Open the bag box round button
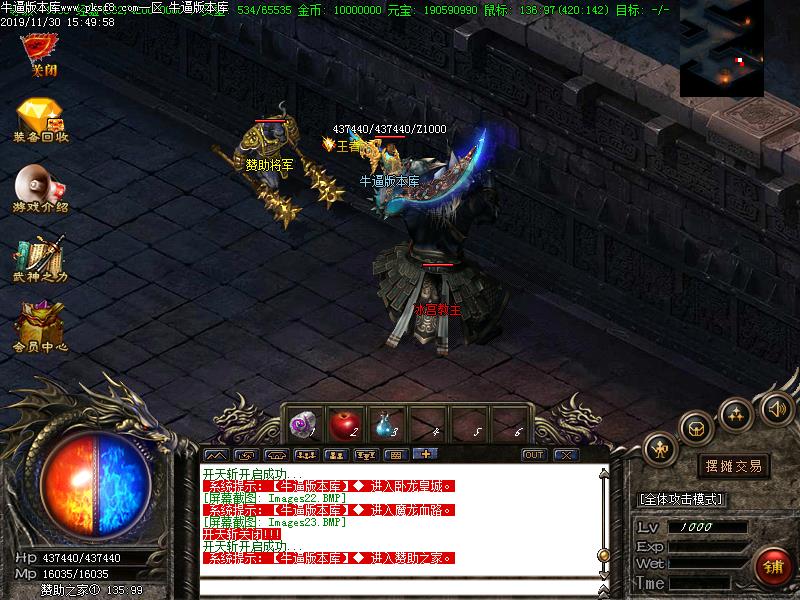Screen dimensions: 800x600 (696, 428)
